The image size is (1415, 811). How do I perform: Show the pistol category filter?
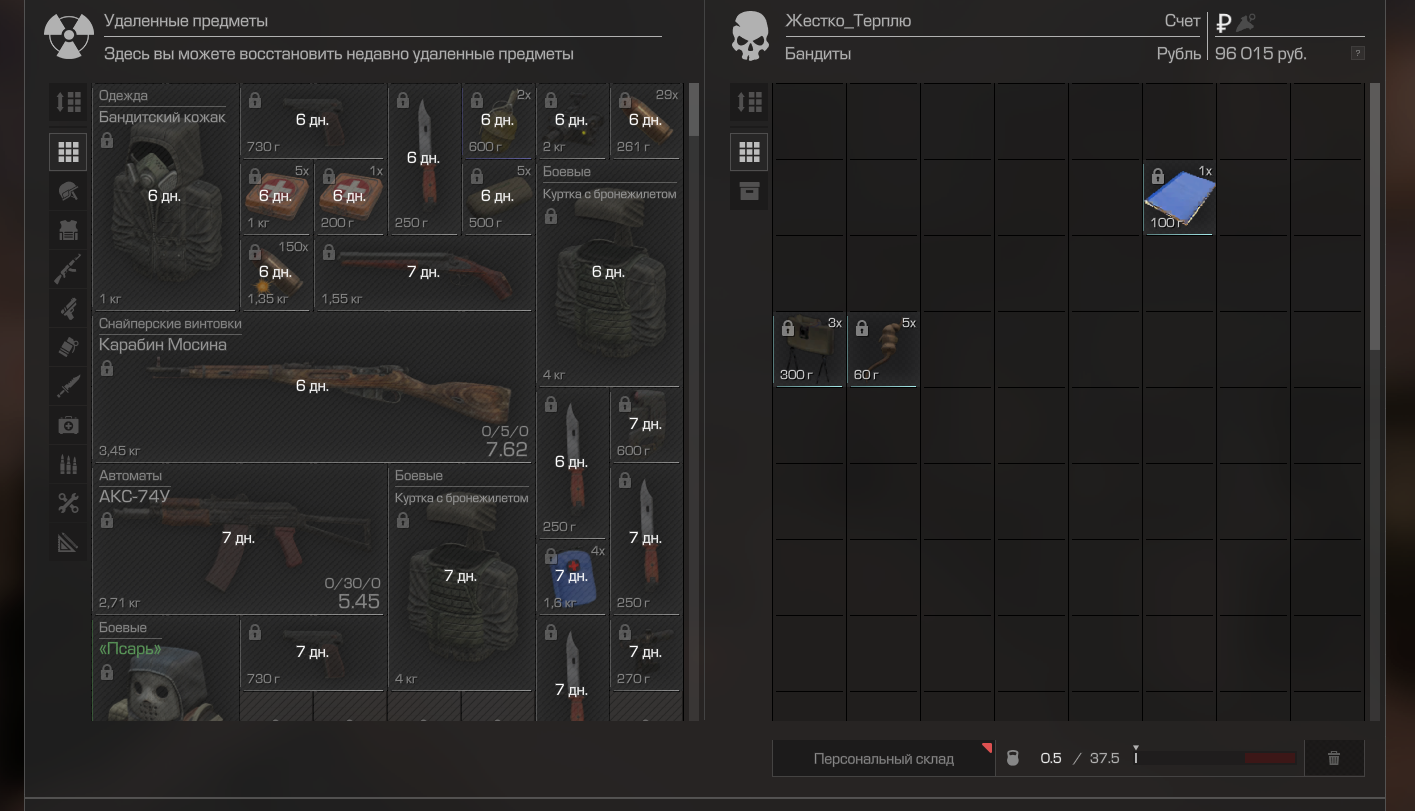coord(68,308)
